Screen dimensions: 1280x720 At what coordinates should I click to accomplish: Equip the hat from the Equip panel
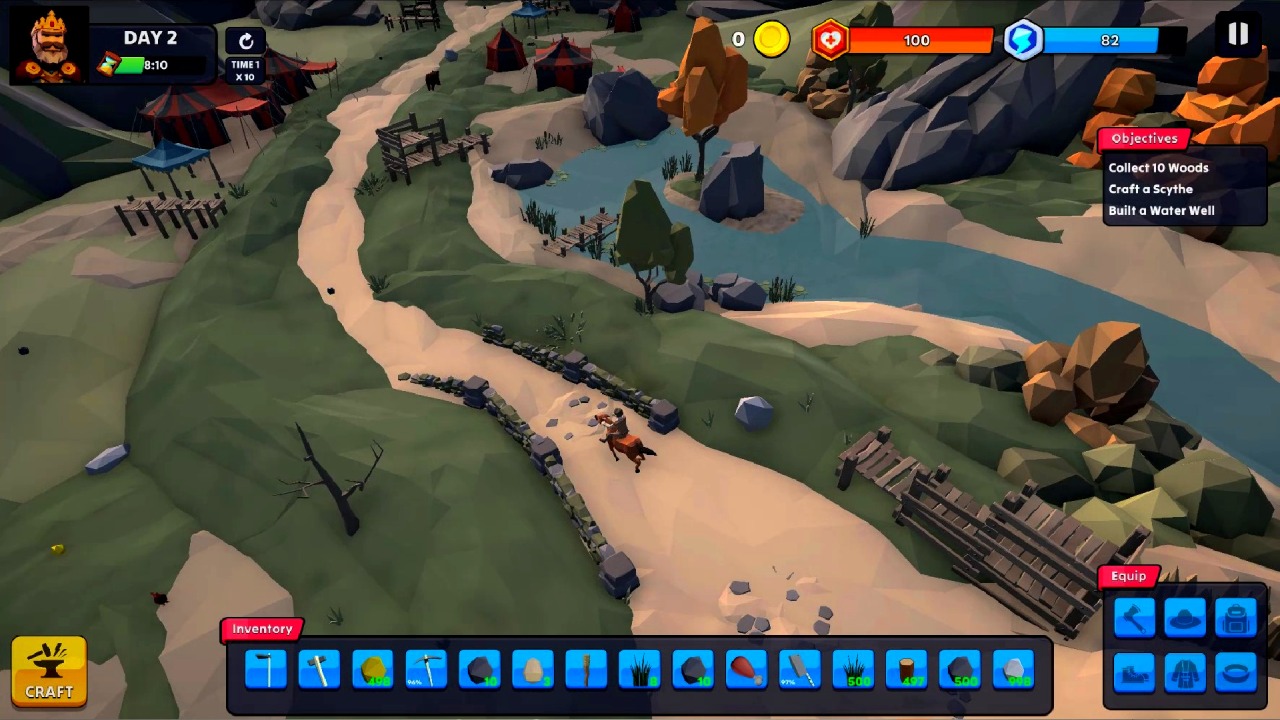1185,617
